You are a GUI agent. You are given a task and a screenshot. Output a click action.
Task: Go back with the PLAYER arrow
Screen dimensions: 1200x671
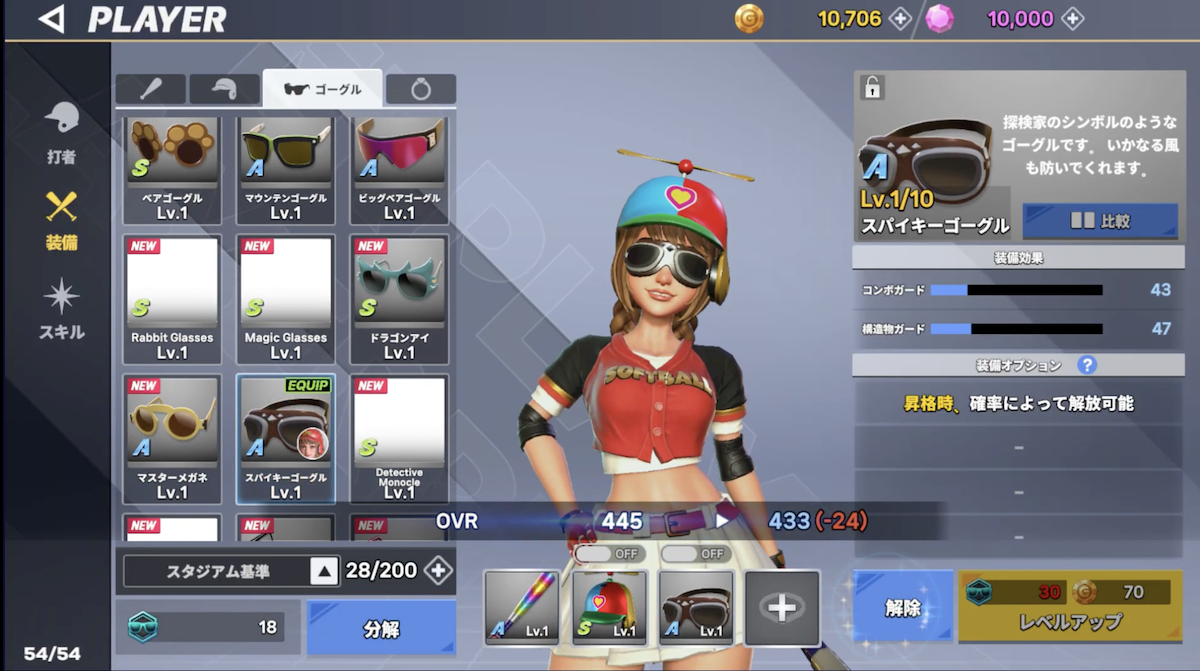click(51, 19)
